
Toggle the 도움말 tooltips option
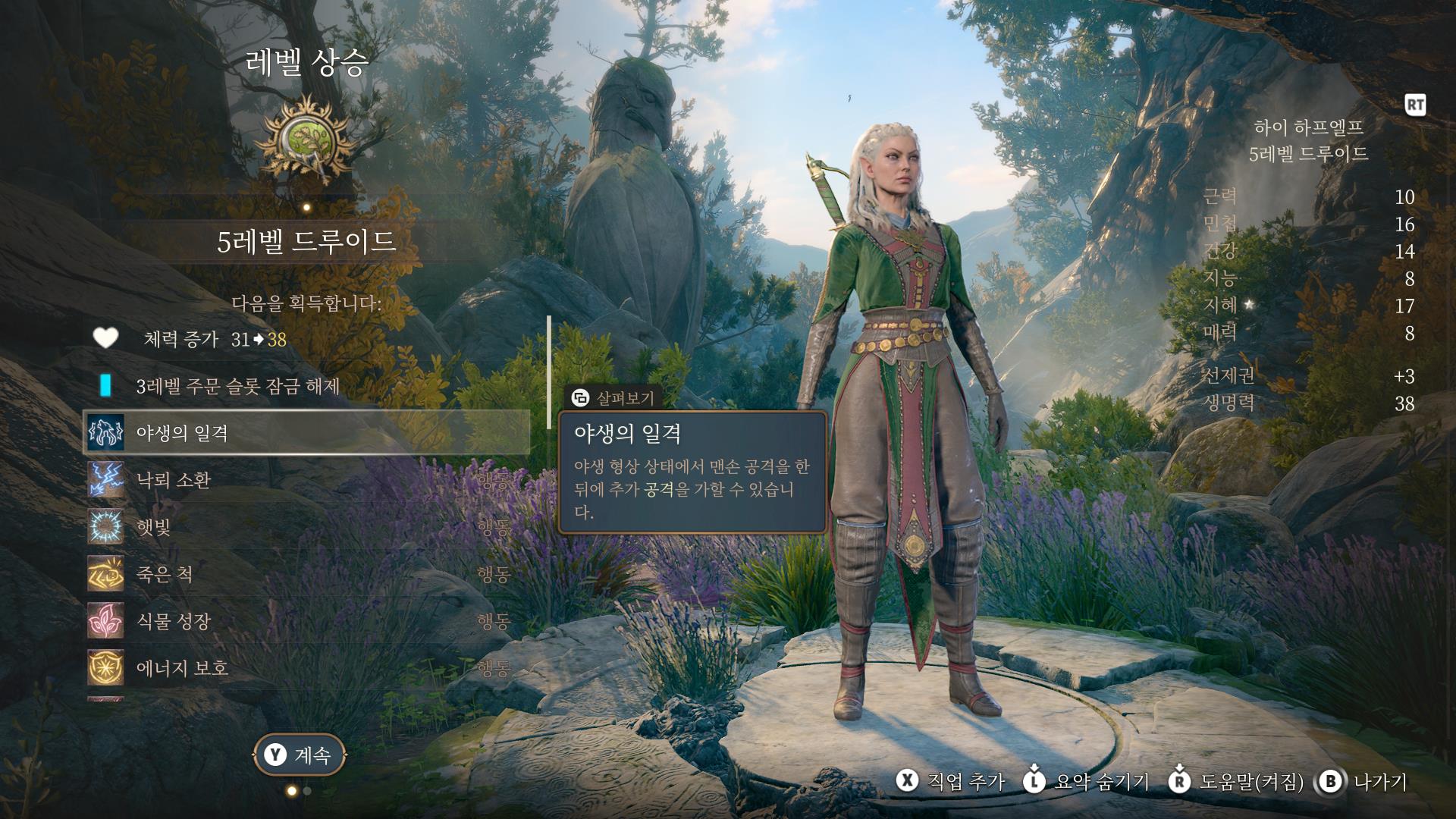coord(1236,782)
